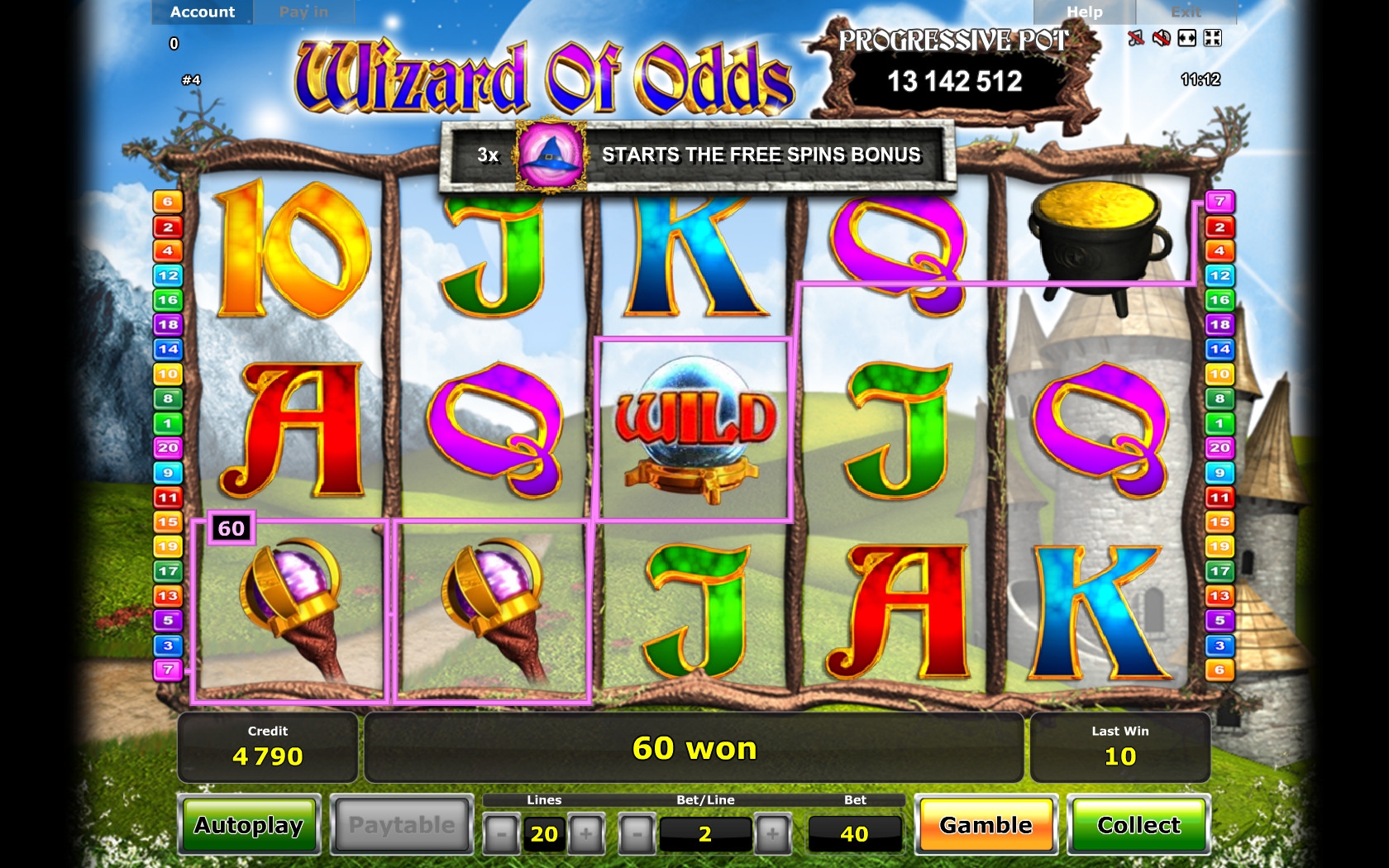Collect the winnings
Viewport: 1389px width, 868px height.
(1138, 825)
